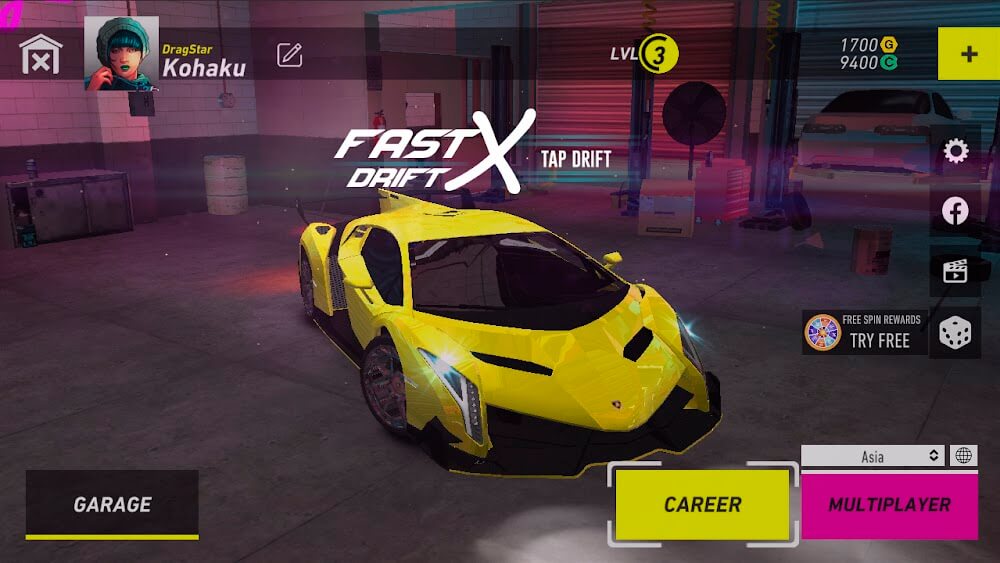This screenshot has height=563, width=1000.
Task: Open Kohaku's player avatar profile
Action: [x=121, y=54]
